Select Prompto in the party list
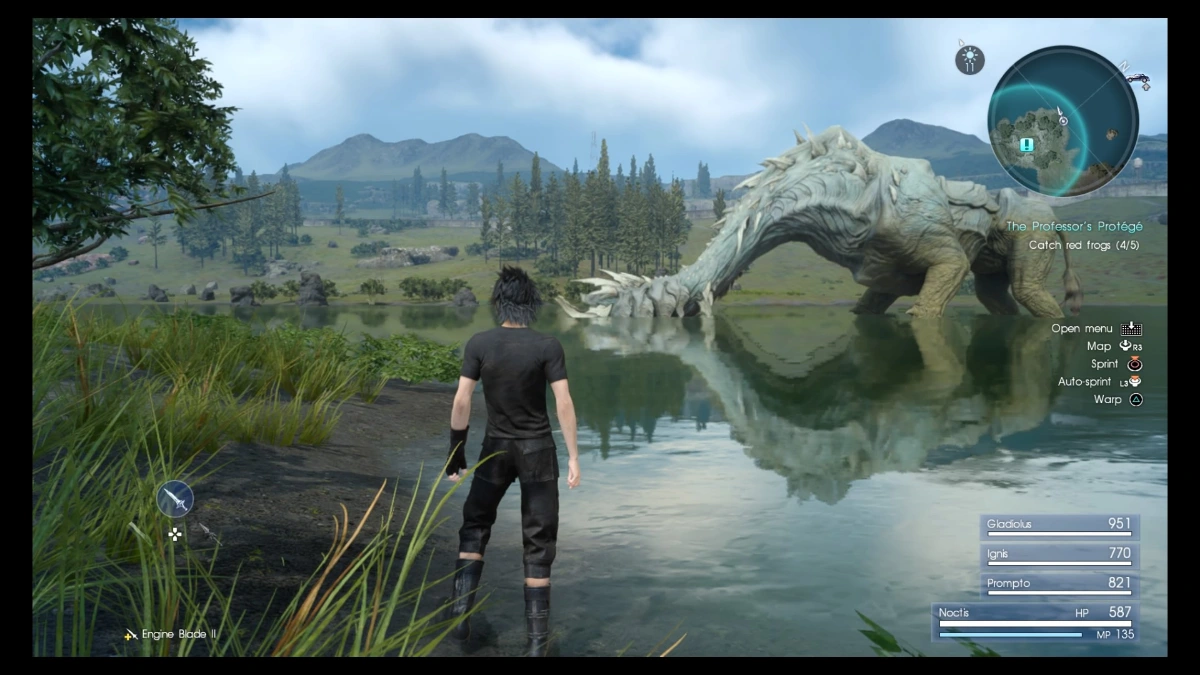The height and width of the screenshot is (675, 1200). (1058, 584)
